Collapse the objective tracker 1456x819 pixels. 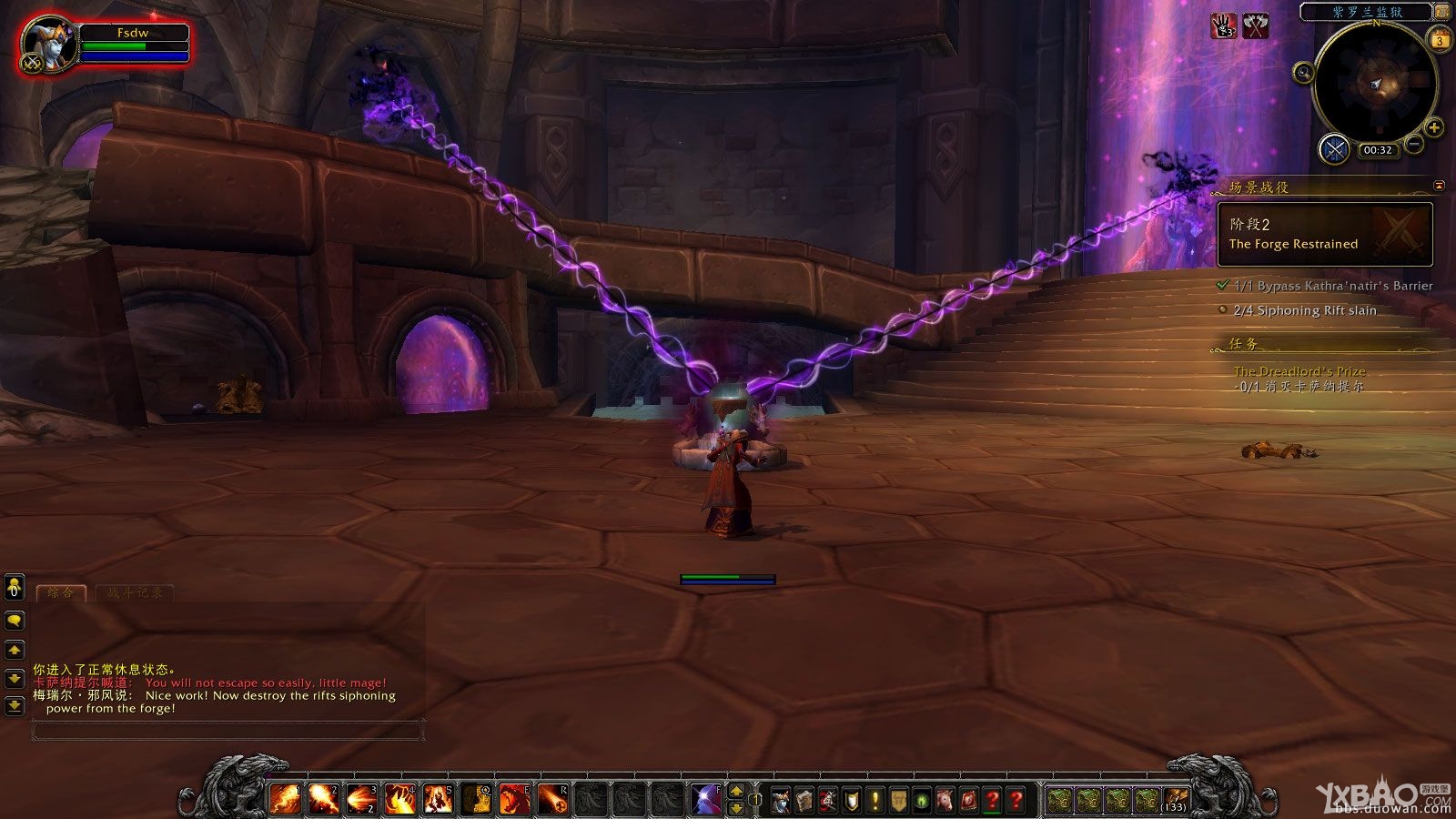coord(1439,186)
